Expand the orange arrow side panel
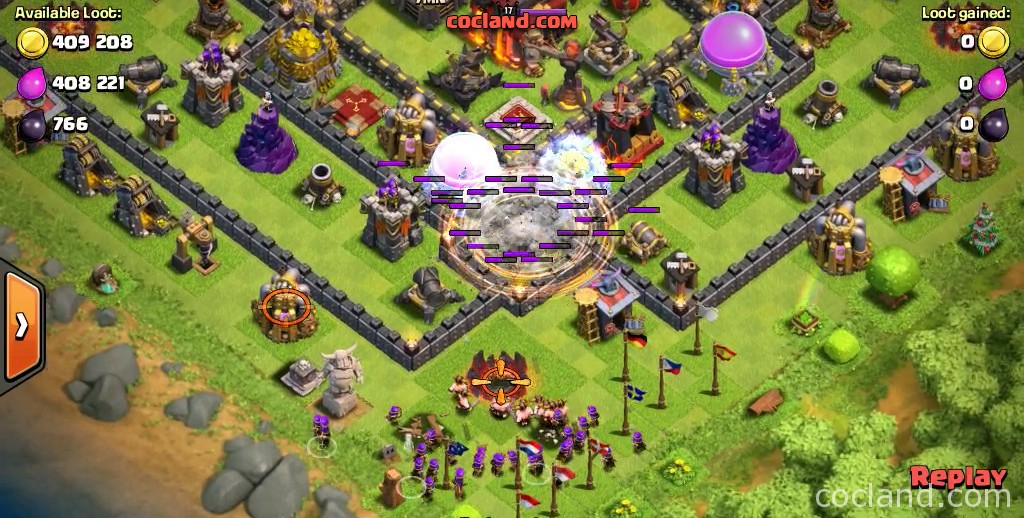Image resolution: width=1024 pixels, height=518 pixels. click(20, 326)
